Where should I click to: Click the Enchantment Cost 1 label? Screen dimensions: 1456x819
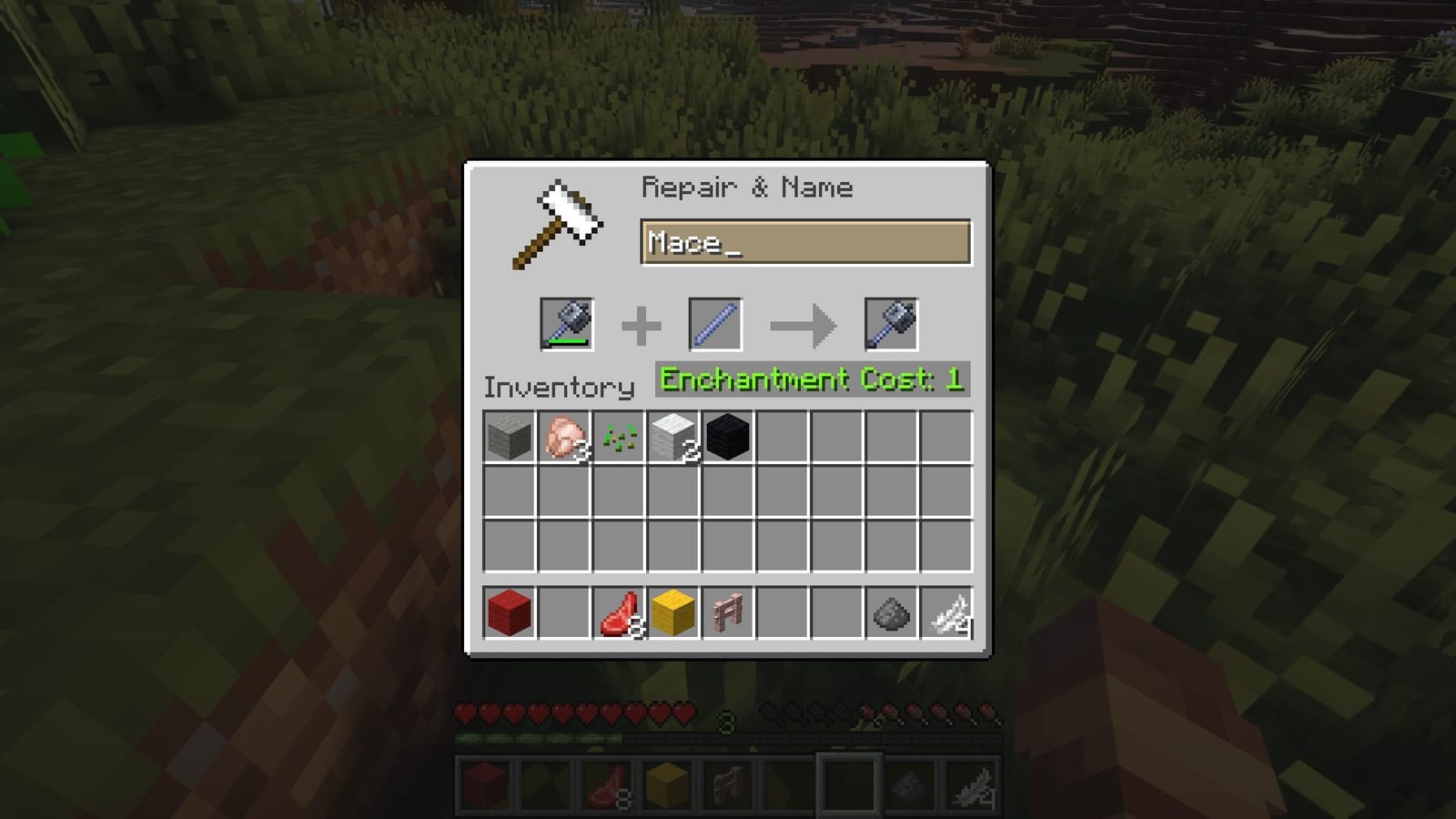[813, 381]
